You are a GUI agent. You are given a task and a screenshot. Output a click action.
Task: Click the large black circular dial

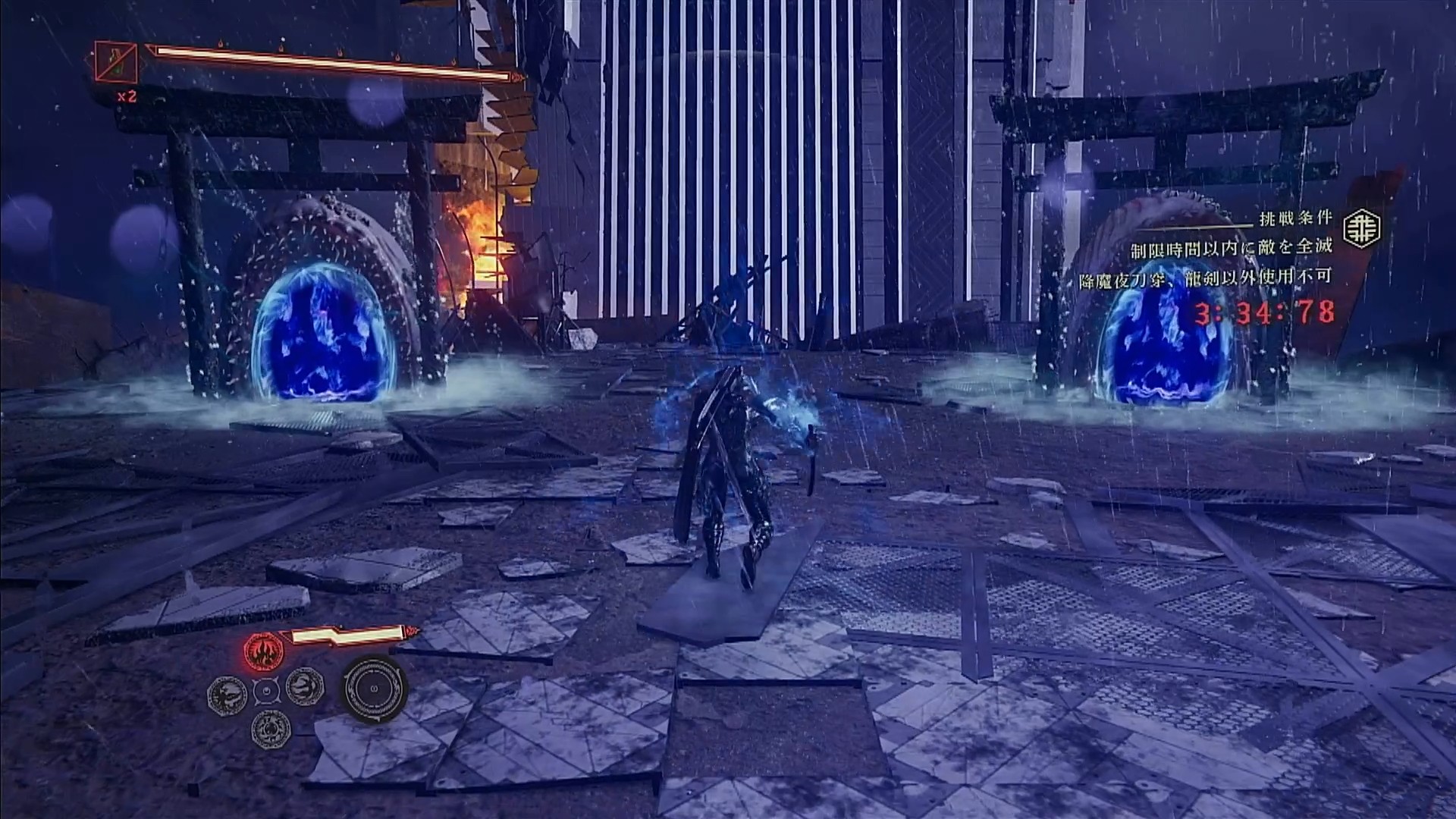(x=375, y=689)
